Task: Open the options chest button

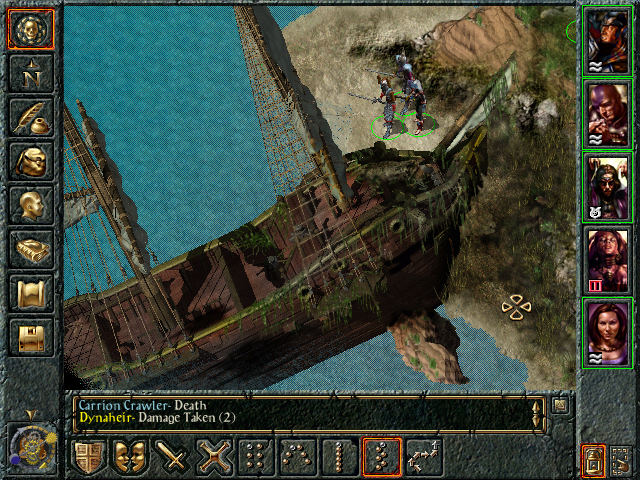Action: [x=31, y=337]
